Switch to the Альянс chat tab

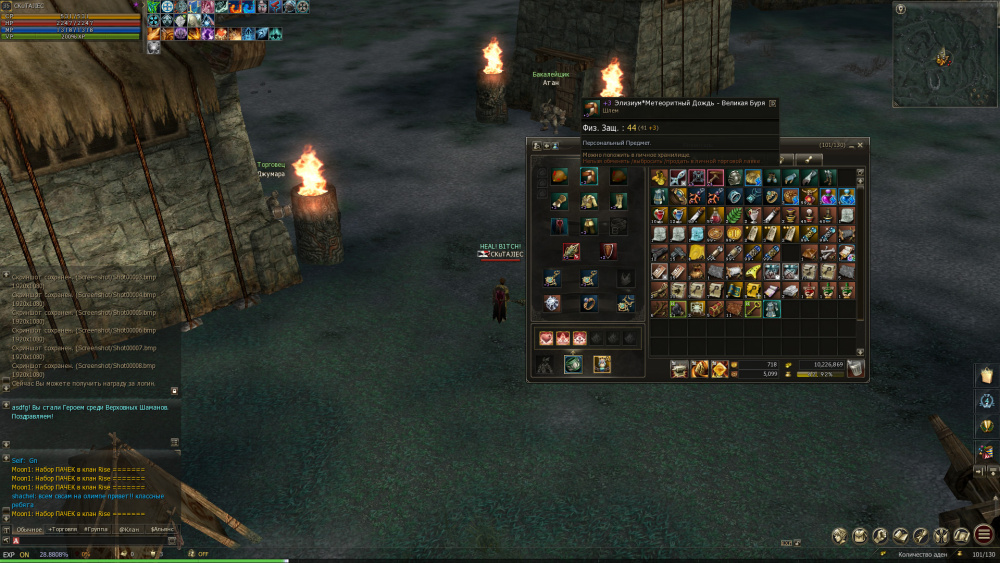click(161, 528)
